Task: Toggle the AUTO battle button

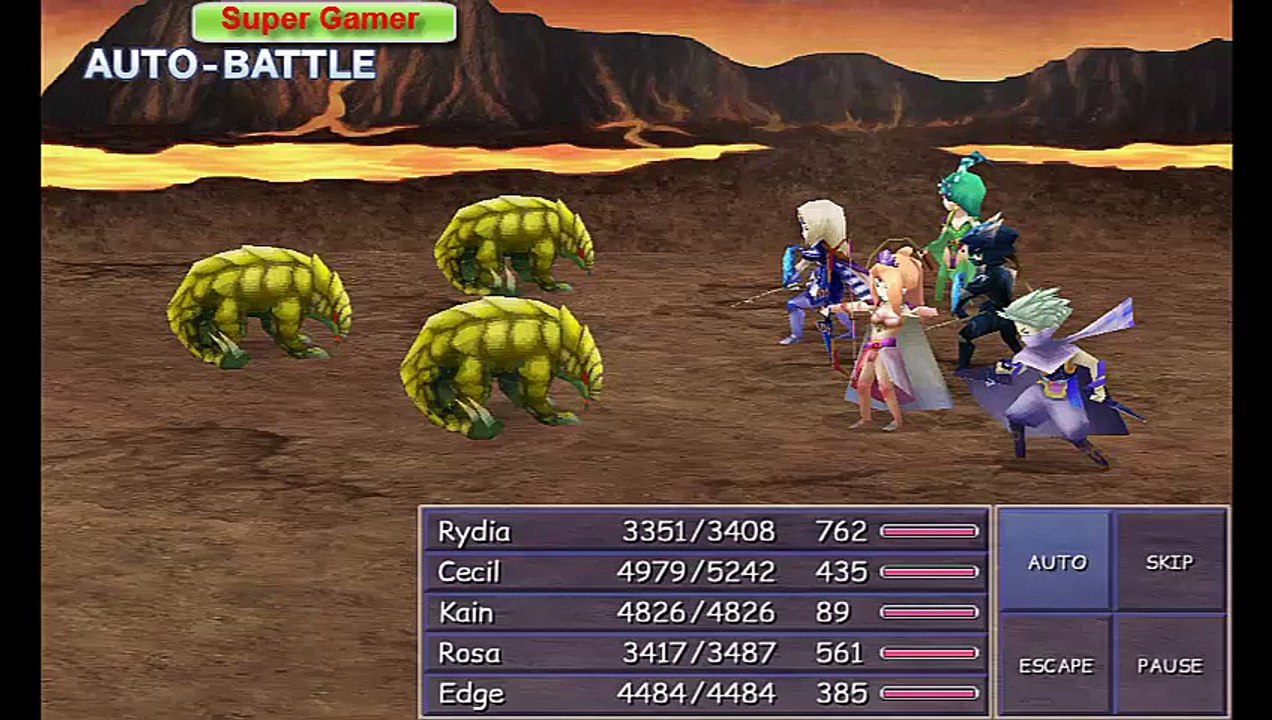Action: coord(1056,562)
